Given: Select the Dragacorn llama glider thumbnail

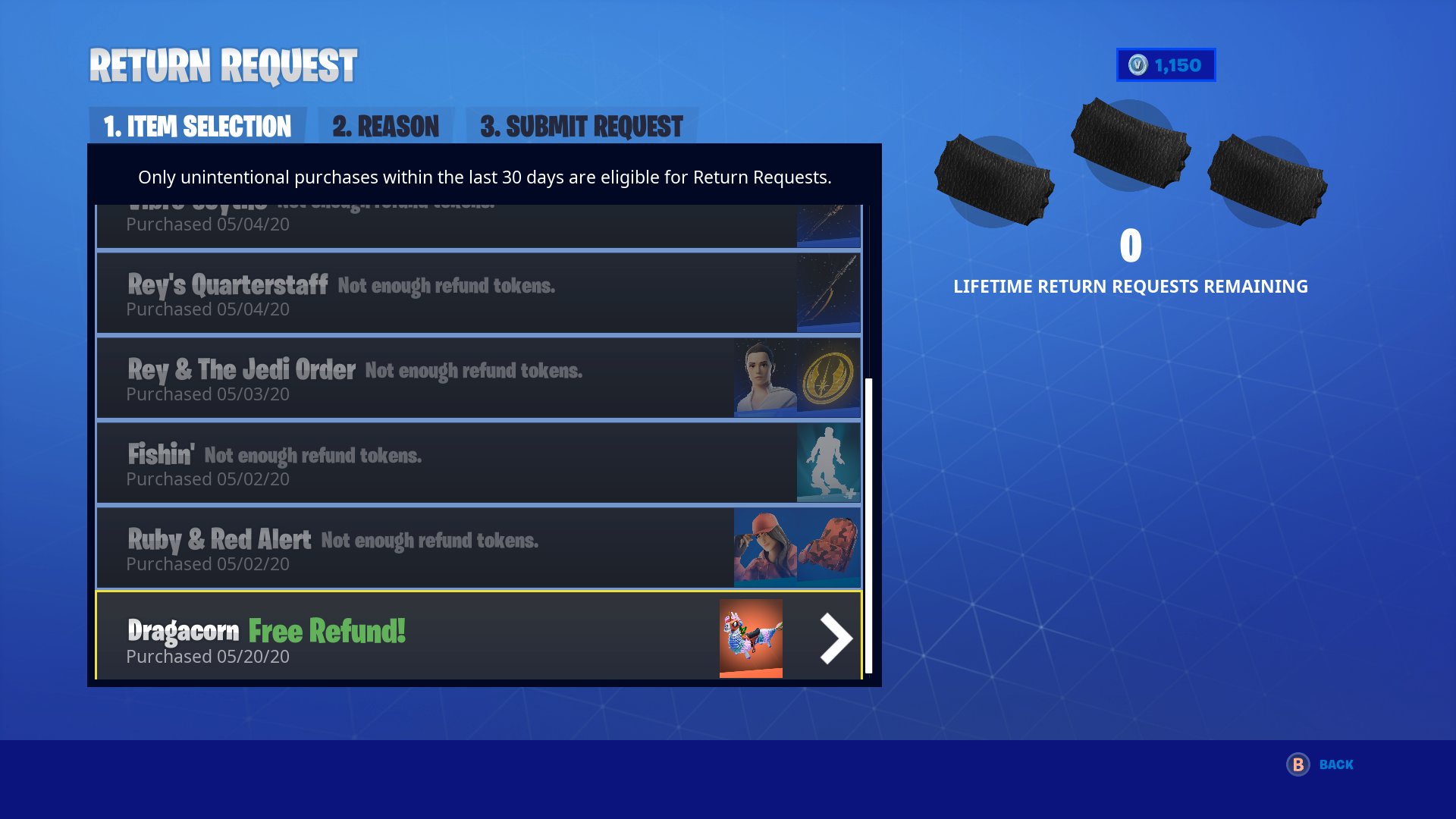Looking at the screenshot, I should click(x=751, y=638).
